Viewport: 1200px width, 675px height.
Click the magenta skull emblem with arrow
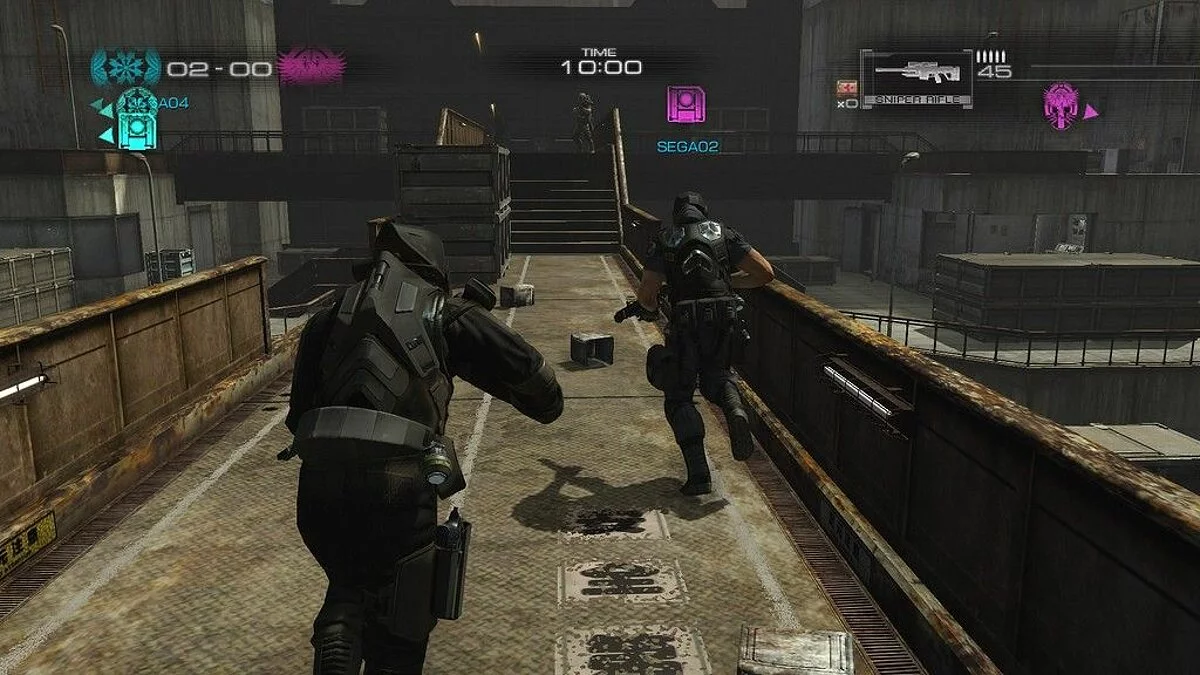point(1061,107)
